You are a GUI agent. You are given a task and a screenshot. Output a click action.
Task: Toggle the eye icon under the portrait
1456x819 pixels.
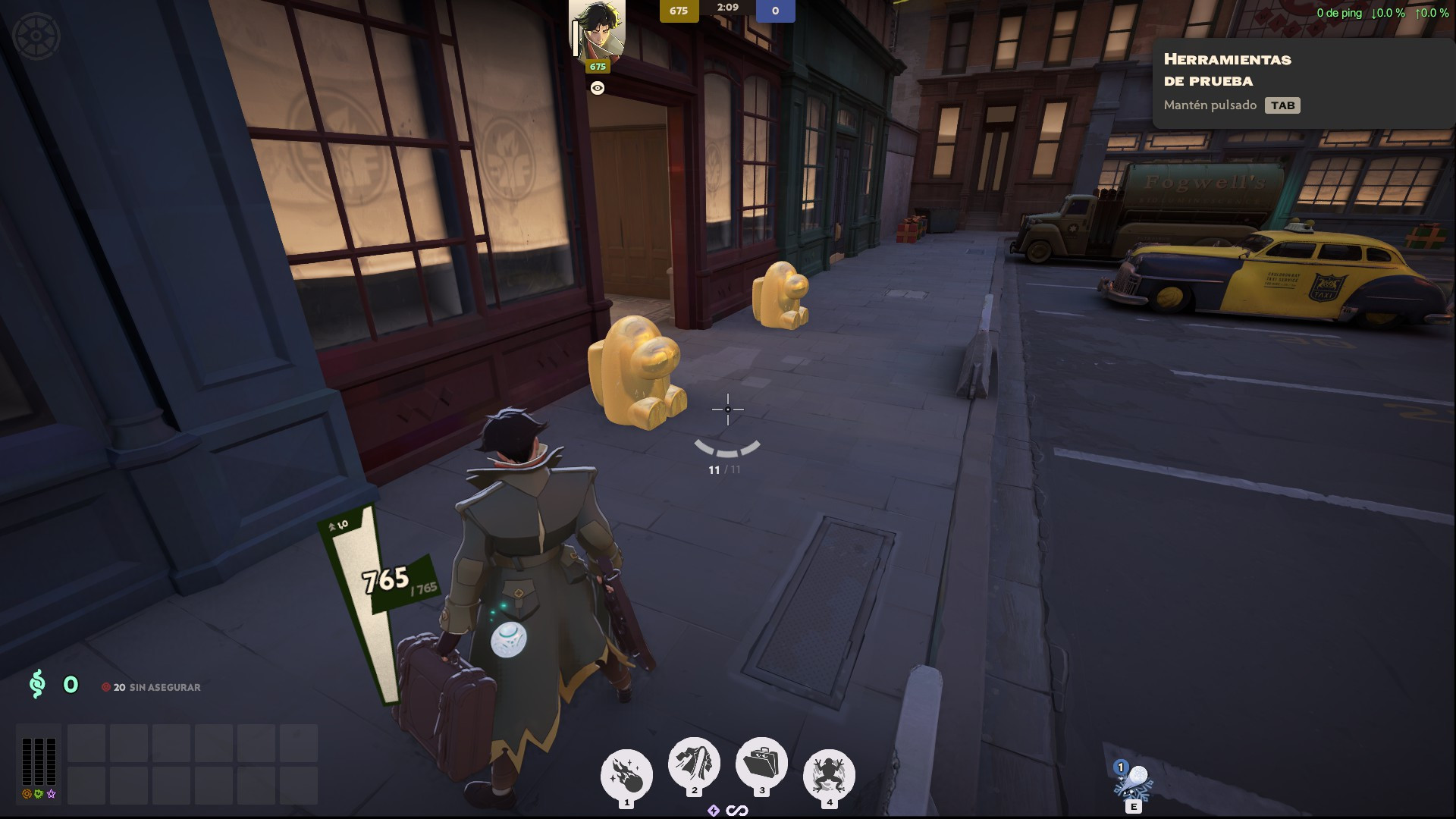[x=598, y=89]
